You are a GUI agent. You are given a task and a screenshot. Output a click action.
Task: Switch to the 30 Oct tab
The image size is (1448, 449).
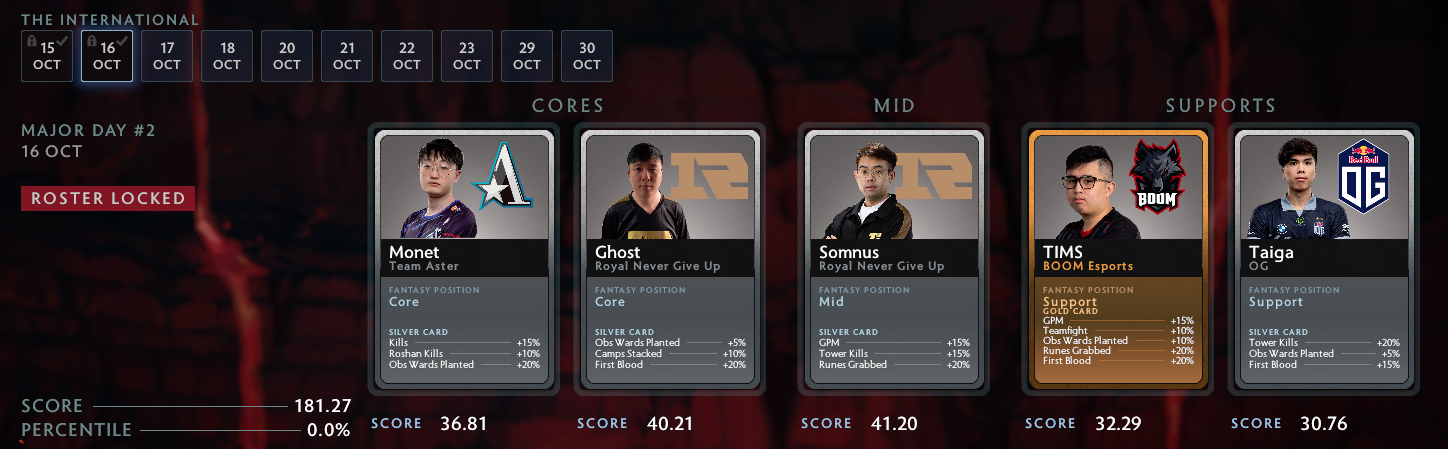click(587, 56)
